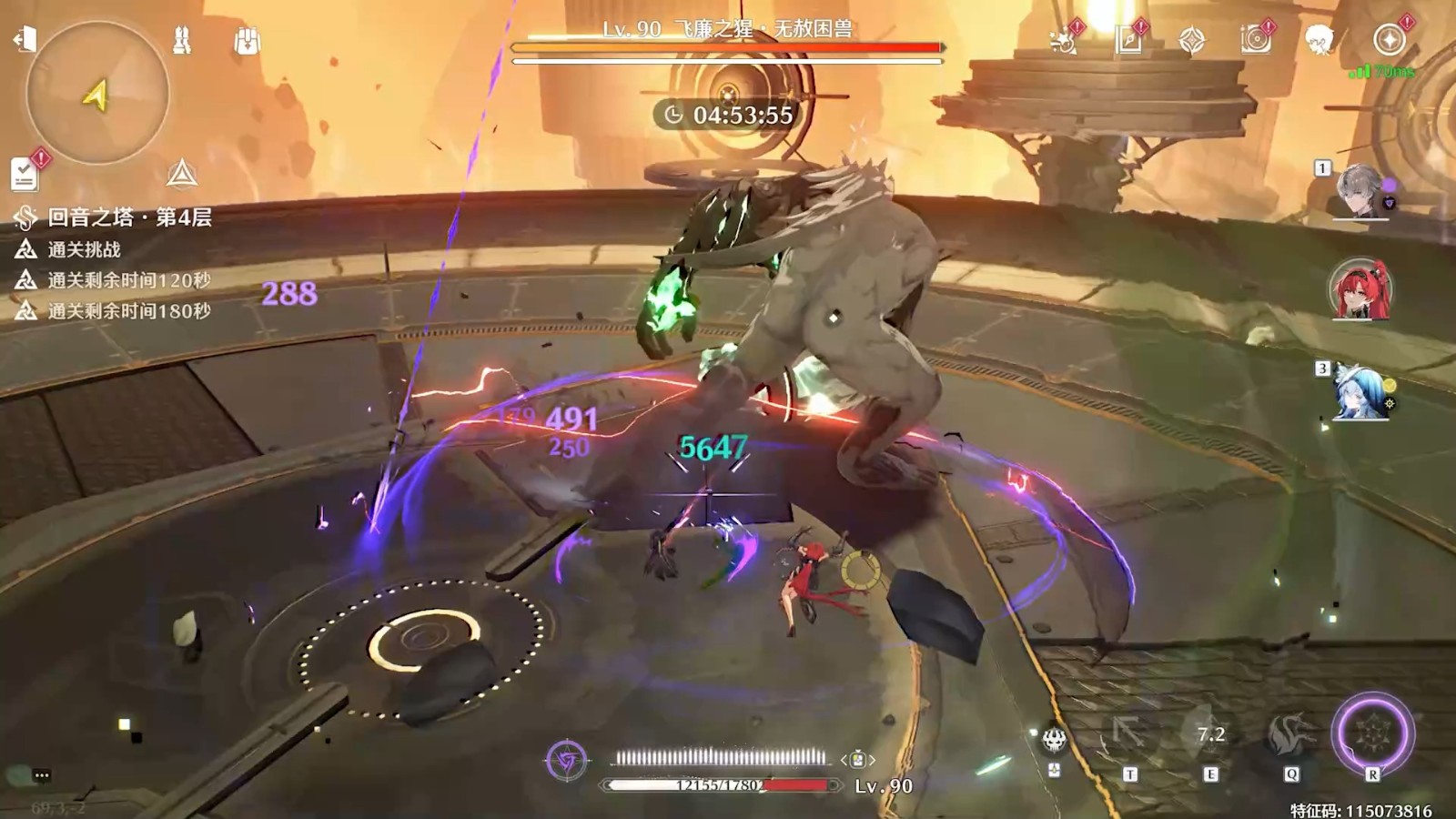
Task: Open the character head profile icon
Action: (x=1319, y=40)
